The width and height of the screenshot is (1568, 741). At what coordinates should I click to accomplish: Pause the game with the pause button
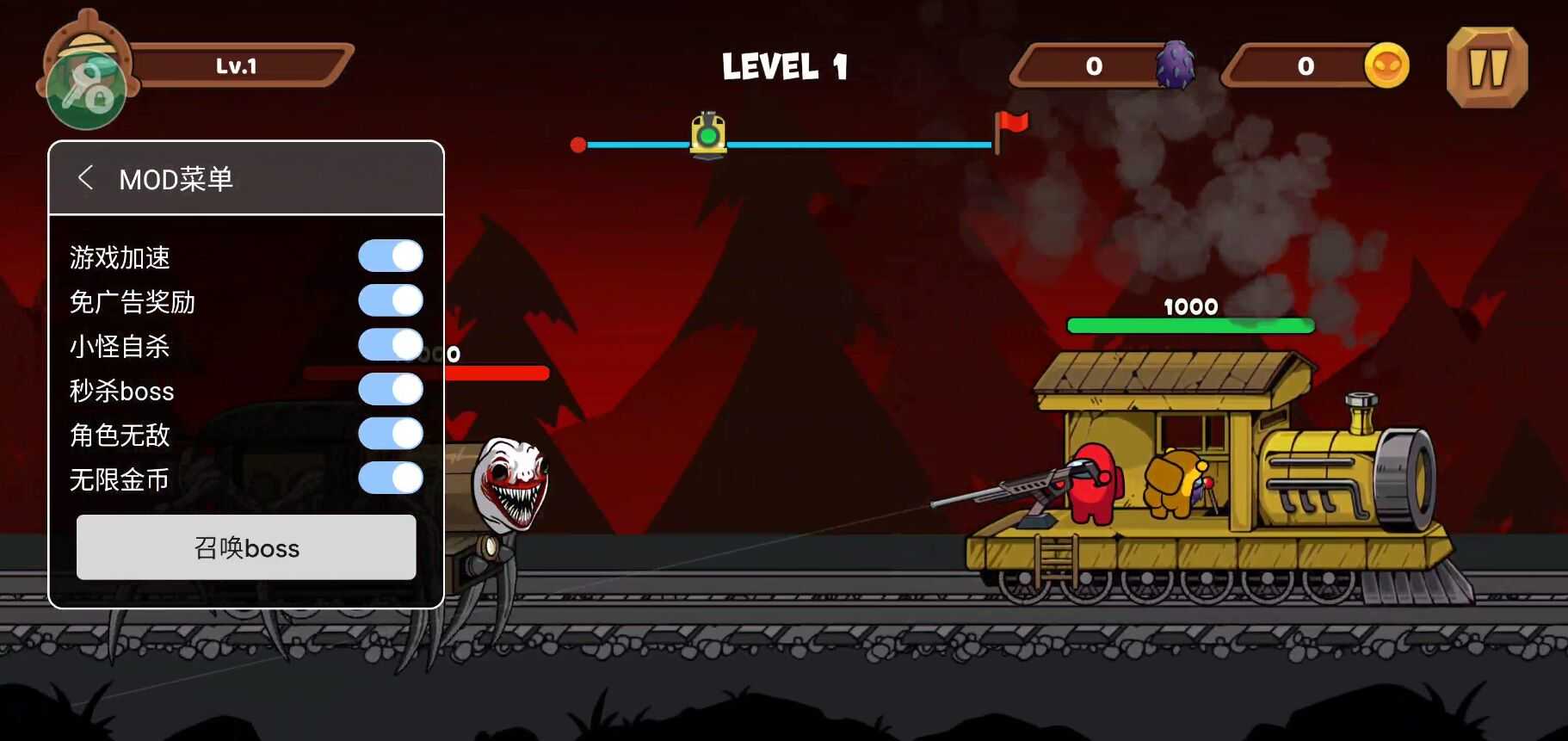click(x=1487, y=67)
